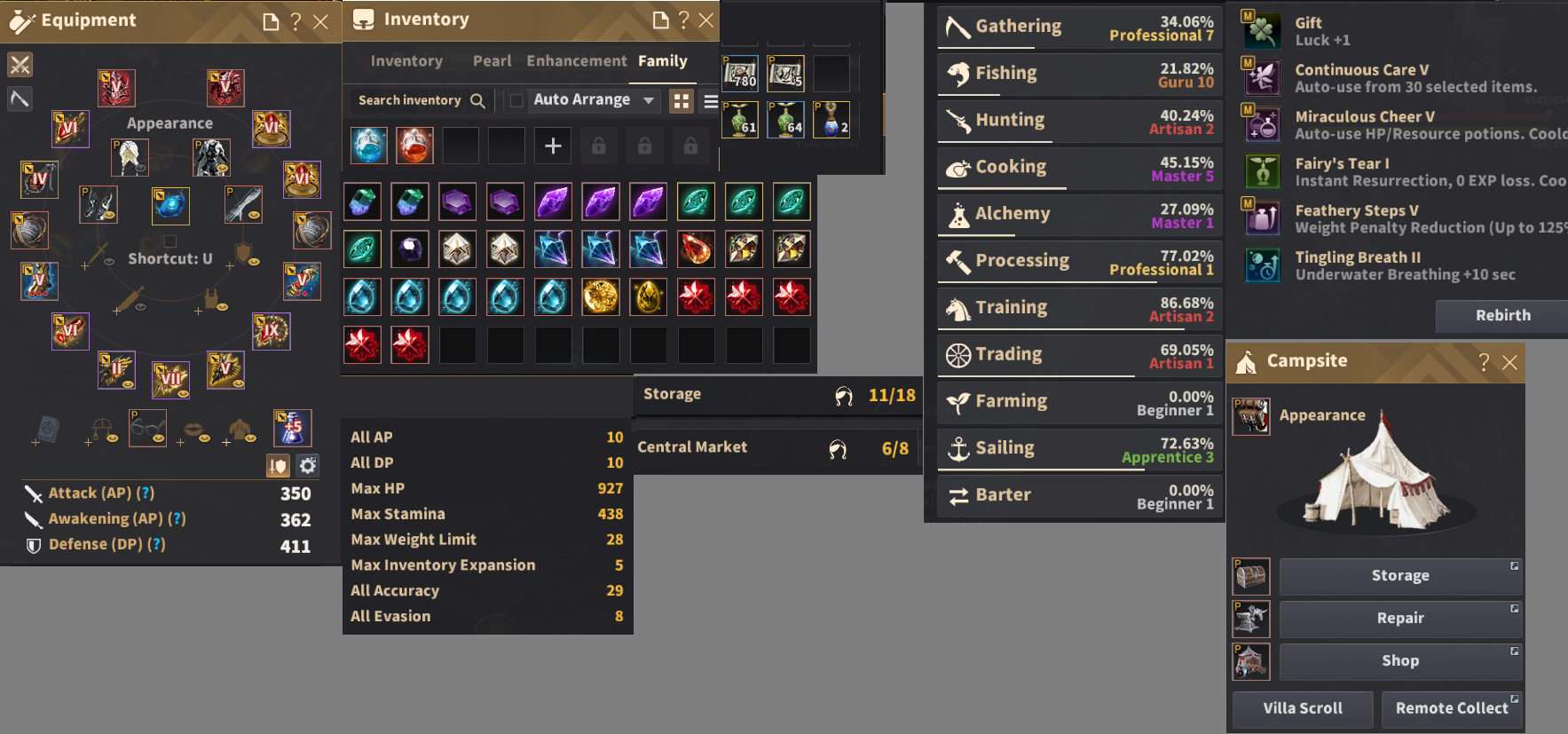Activate Remote Collect
This screenshot has height=734, width=1568.
(x=1451, y=708)
